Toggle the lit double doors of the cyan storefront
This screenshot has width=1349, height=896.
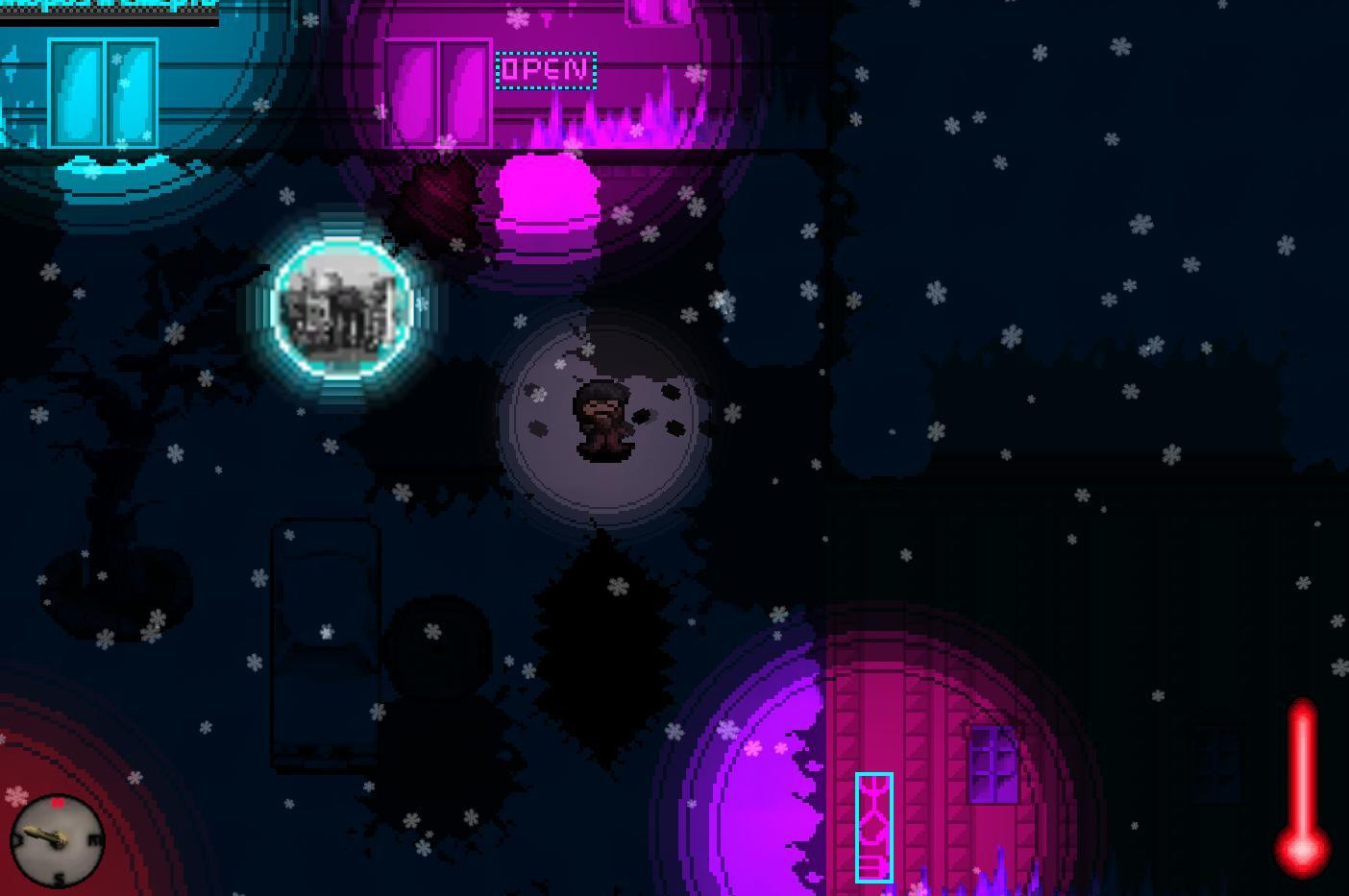pyautogui.click(x=101, y=91)
